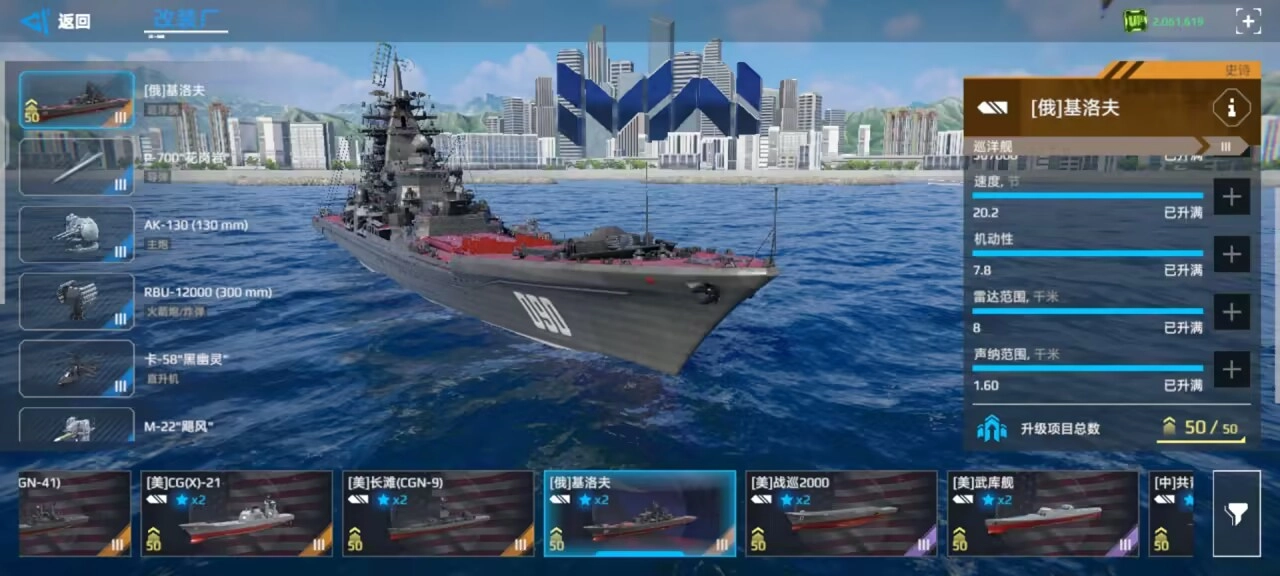Image resolution: width=1280 pixels, height=576 pixels.
Task: Click the plus button beside 声纳范围
Action: click(1231, 370)
